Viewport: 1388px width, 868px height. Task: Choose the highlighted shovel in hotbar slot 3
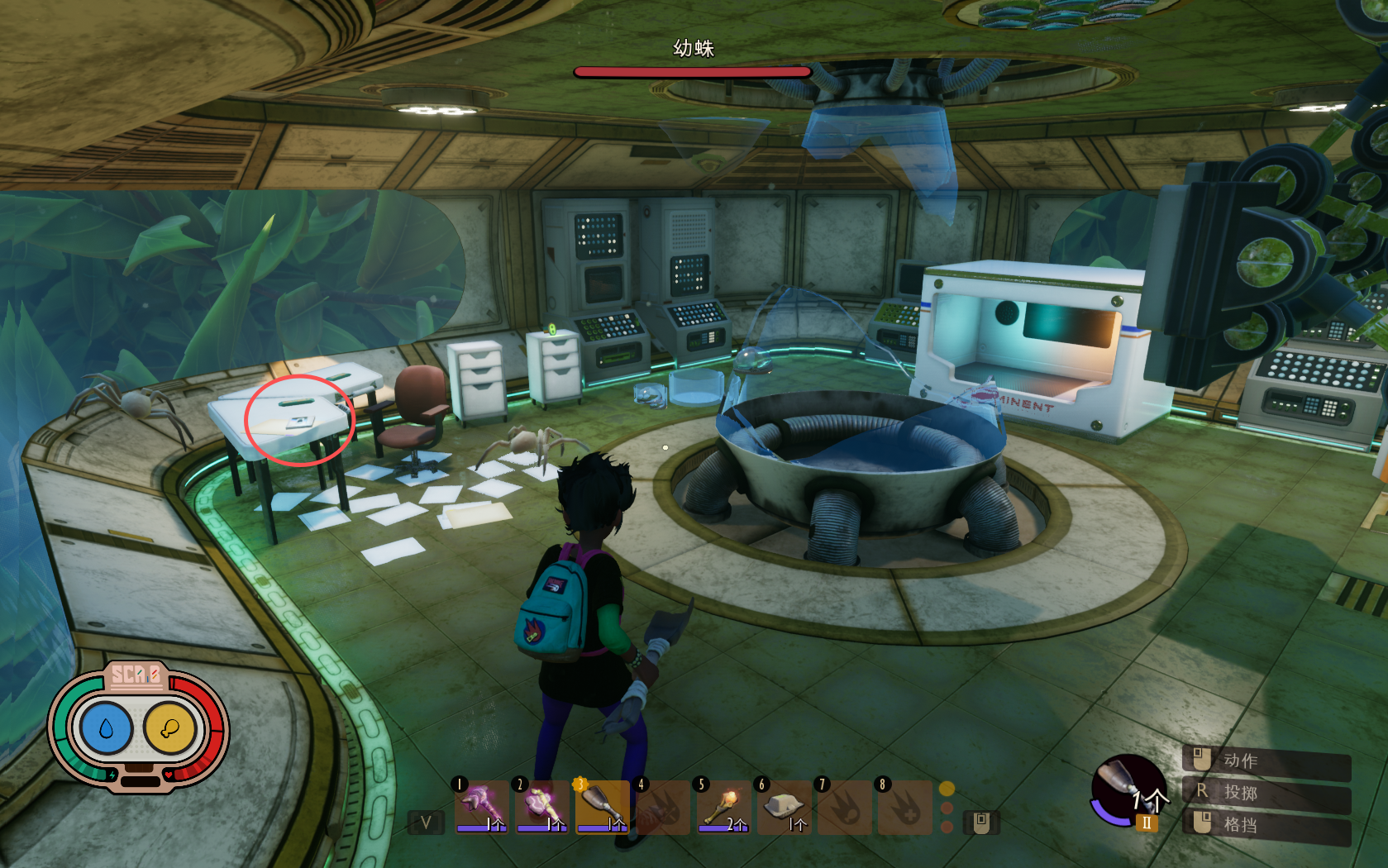click(x=602, y=806)
